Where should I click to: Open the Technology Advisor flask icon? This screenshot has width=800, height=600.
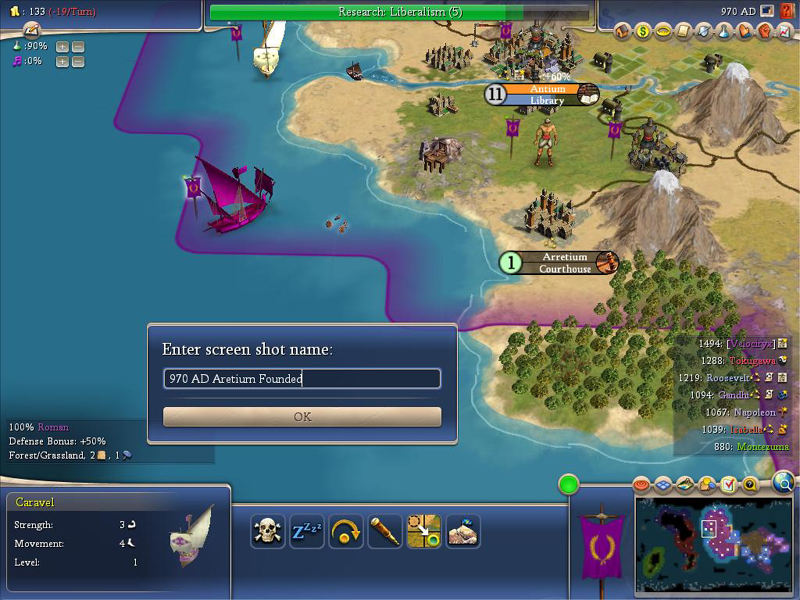tap(722, 31)
